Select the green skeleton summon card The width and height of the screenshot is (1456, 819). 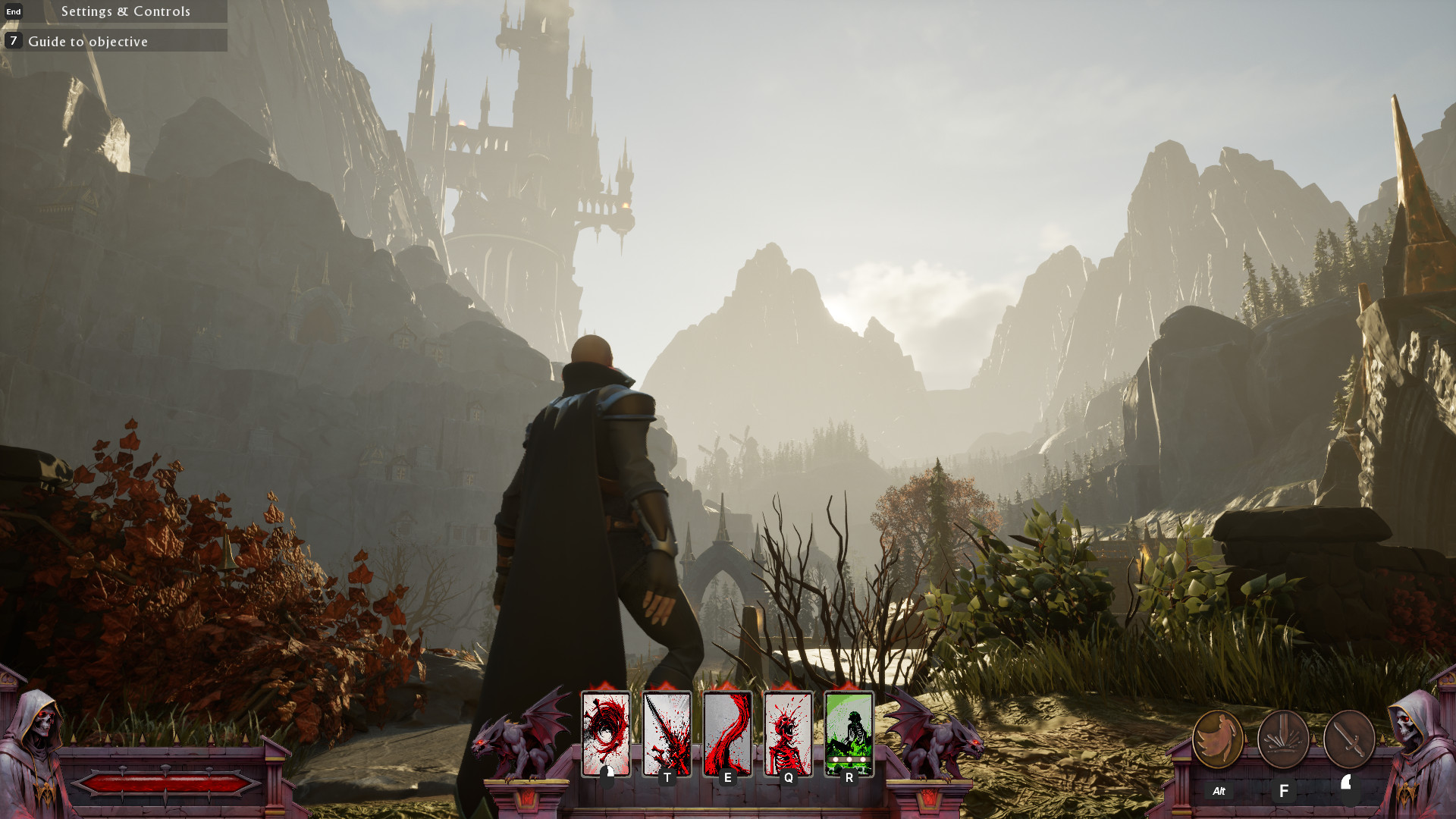(849, 733)
